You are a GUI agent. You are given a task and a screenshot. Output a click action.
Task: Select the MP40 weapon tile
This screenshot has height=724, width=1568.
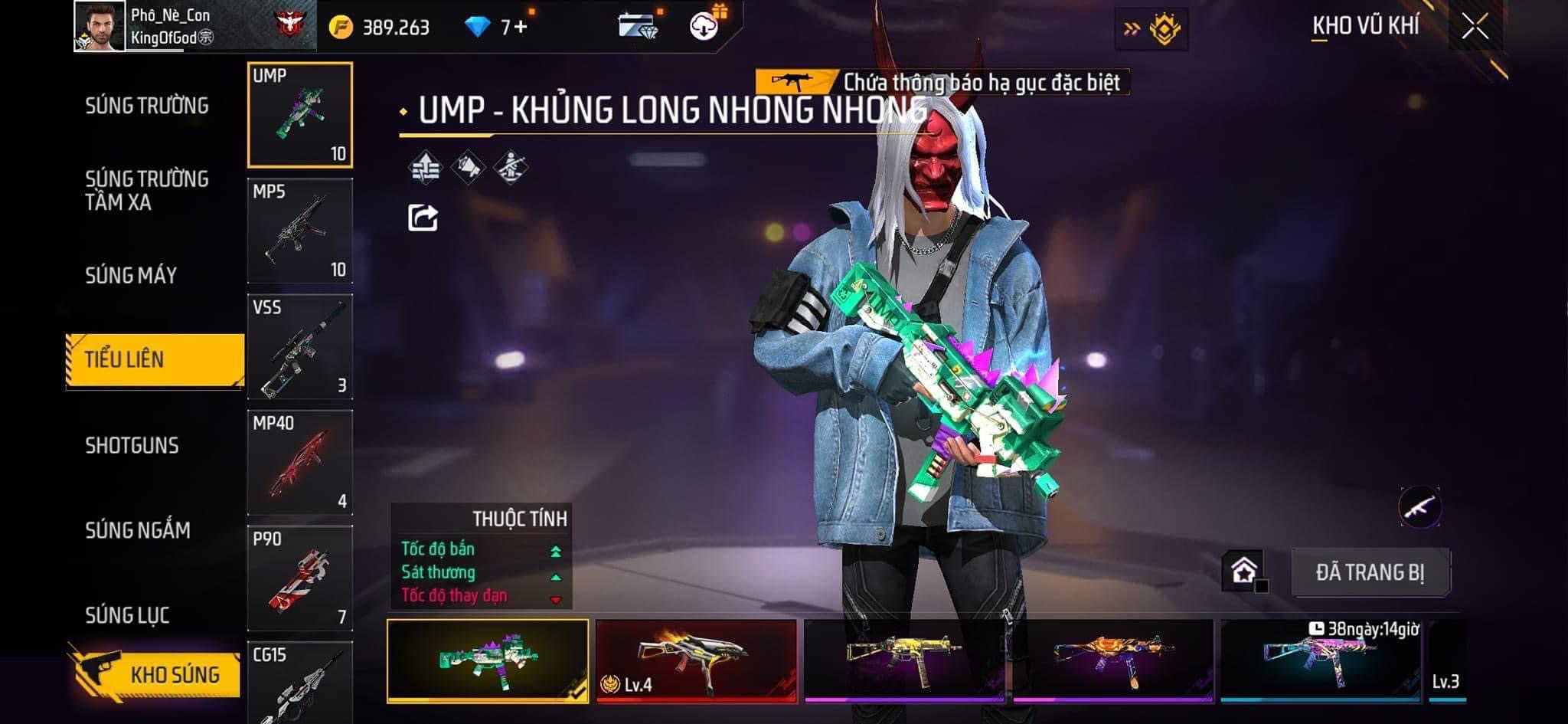[x=300, y=463]
